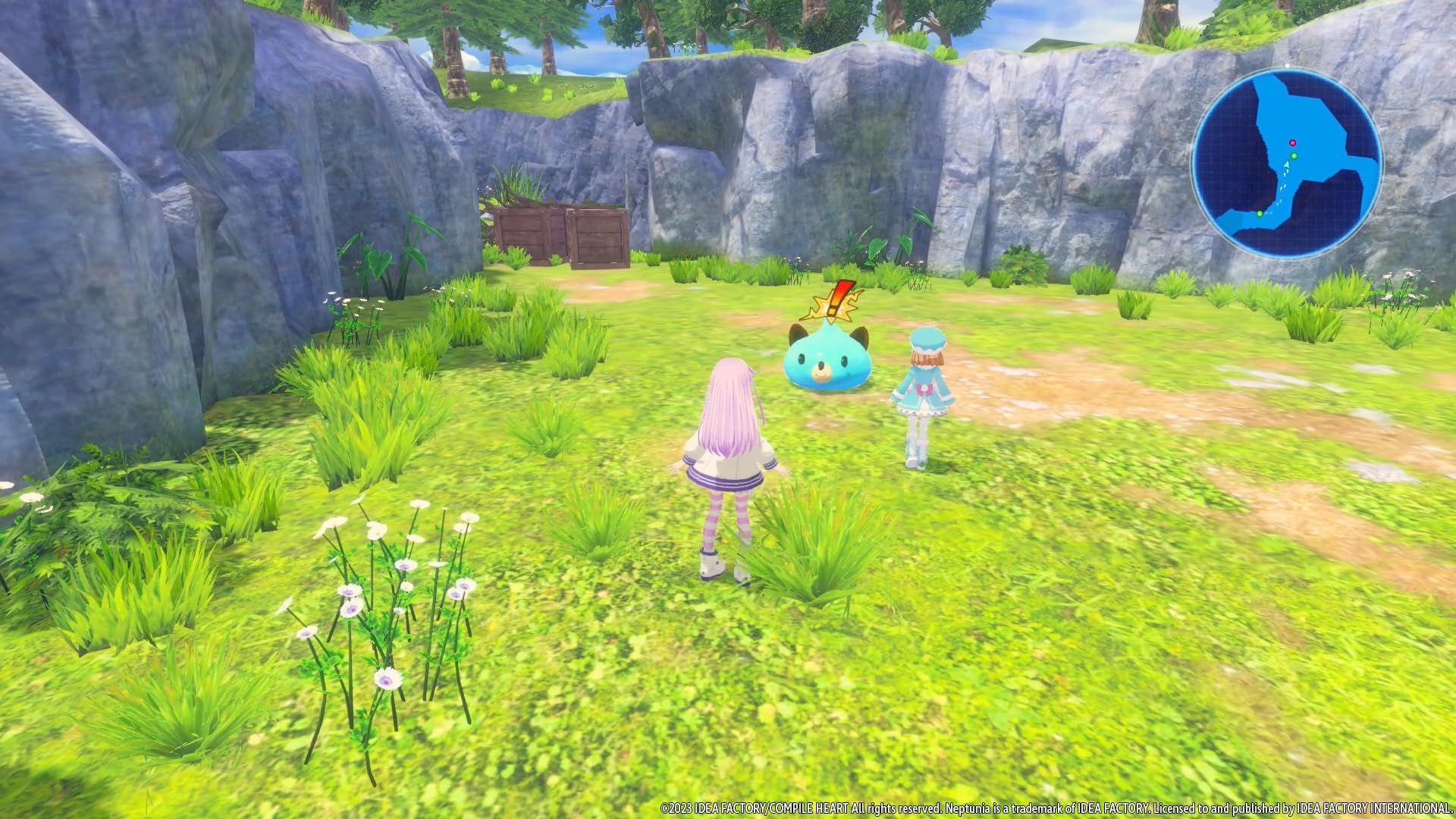Click the tall grass tuft beside Neptune
Screen dimensions: 1456x819
(819, 546)
